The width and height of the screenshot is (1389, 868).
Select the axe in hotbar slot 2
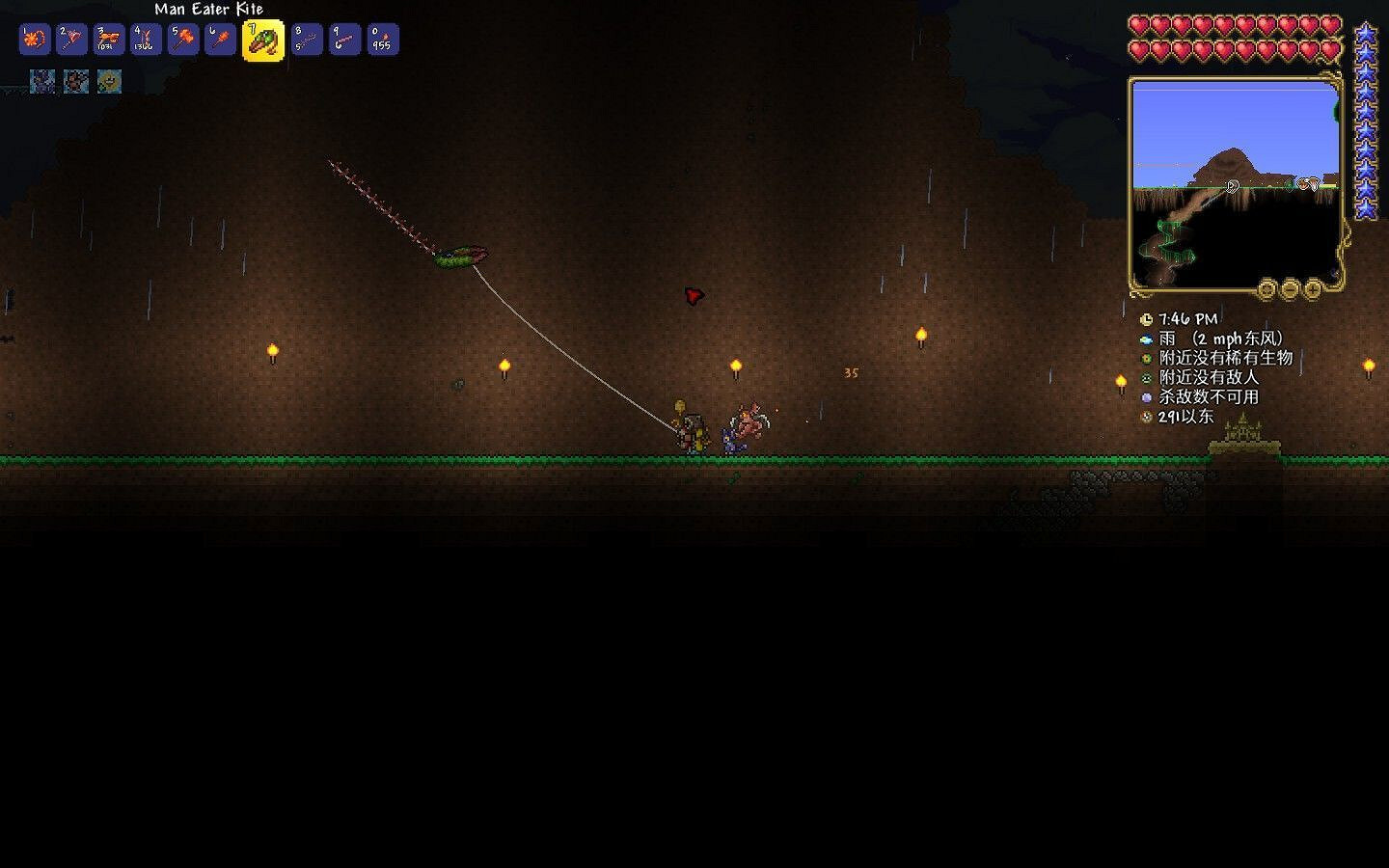pyautogui.click(x=70, y=40)
